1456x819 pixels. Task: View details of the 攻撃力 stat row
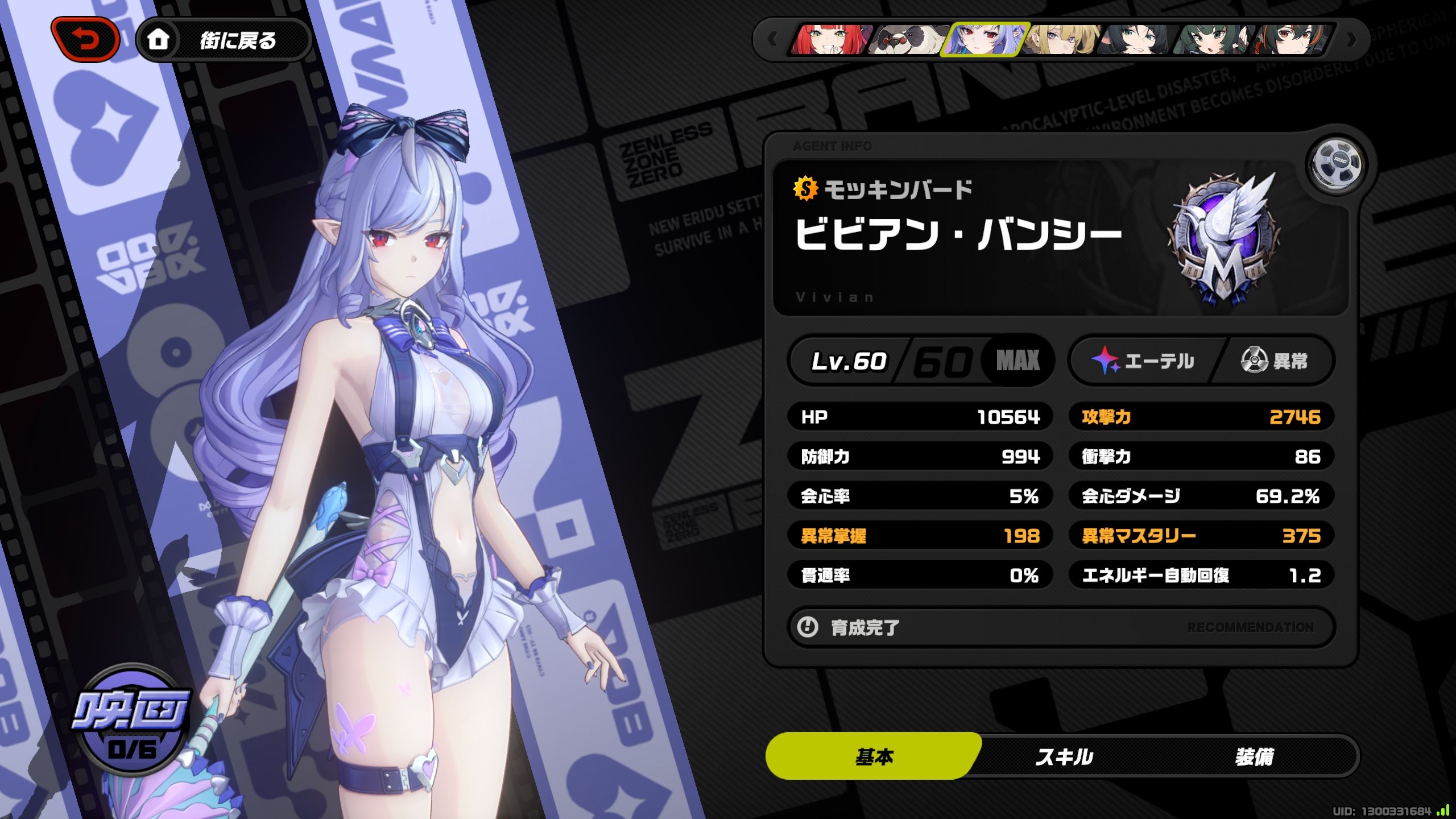1201,417
